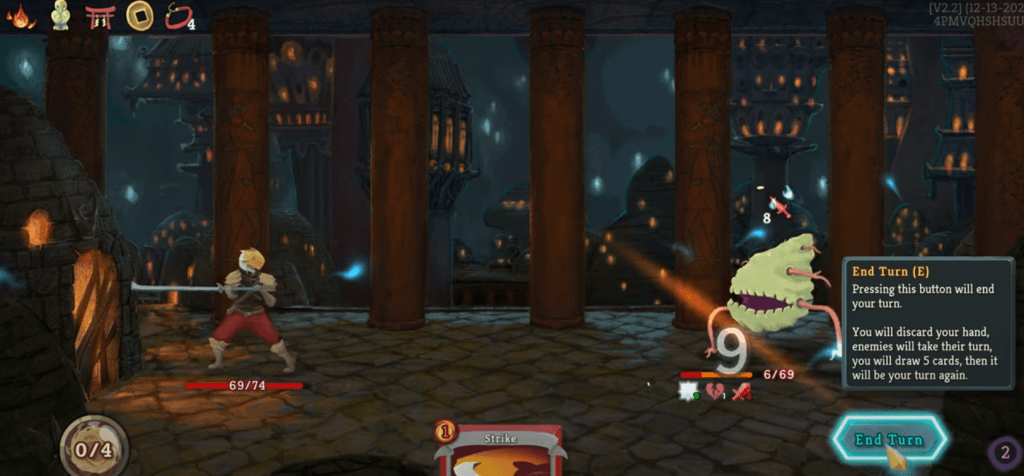Inspect the green bird idol relic
The image size is (1024, 476).
60,17
